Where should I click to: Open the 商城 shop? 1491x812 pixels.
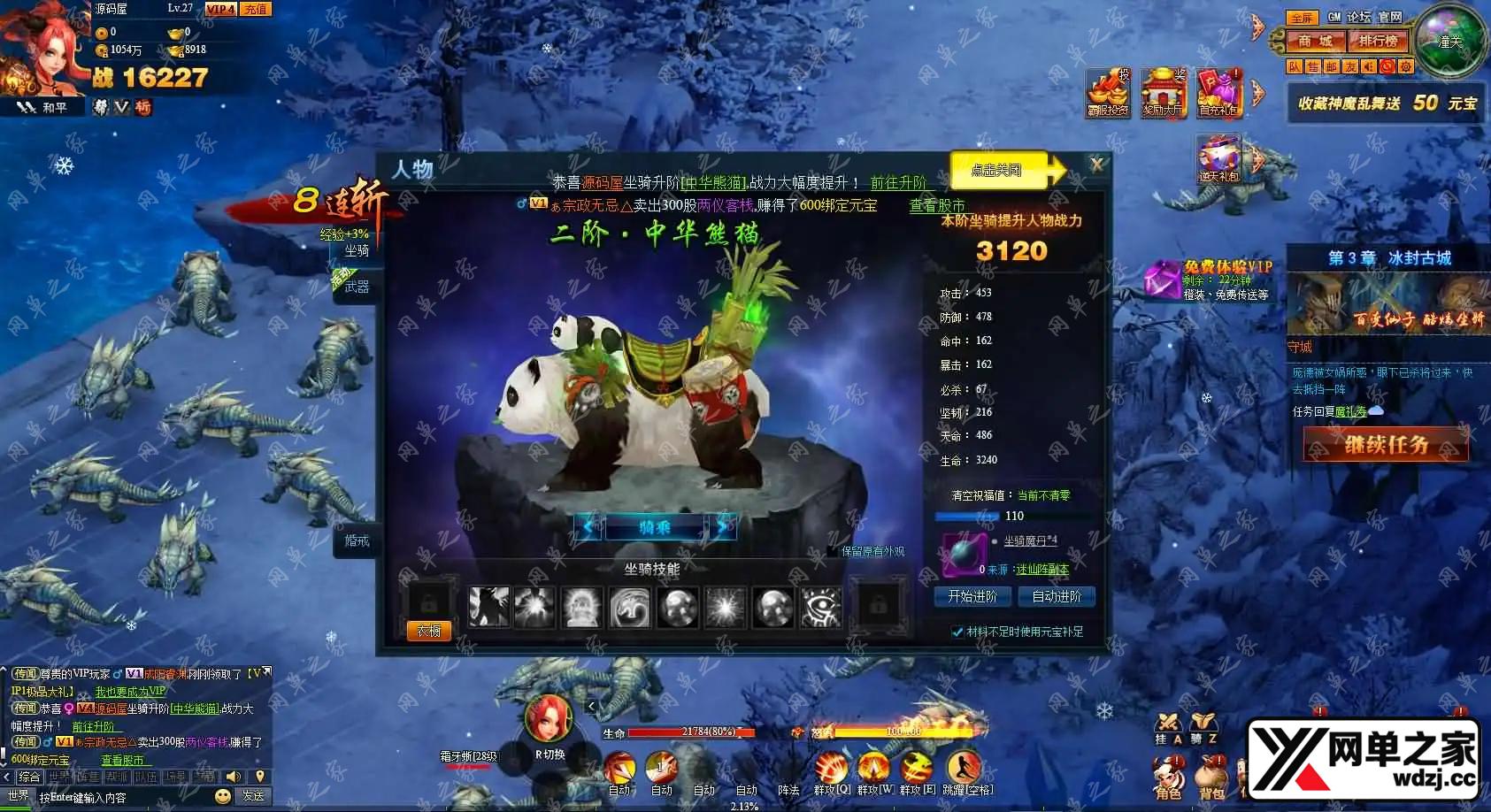(x=1314, y=41)
